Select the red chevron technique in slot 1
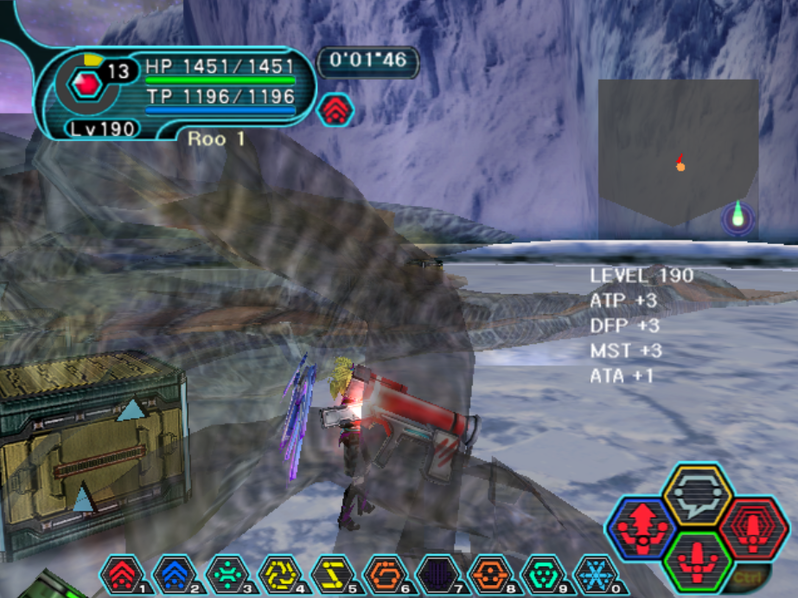This screenshot has height=598, width=798. 122,575
